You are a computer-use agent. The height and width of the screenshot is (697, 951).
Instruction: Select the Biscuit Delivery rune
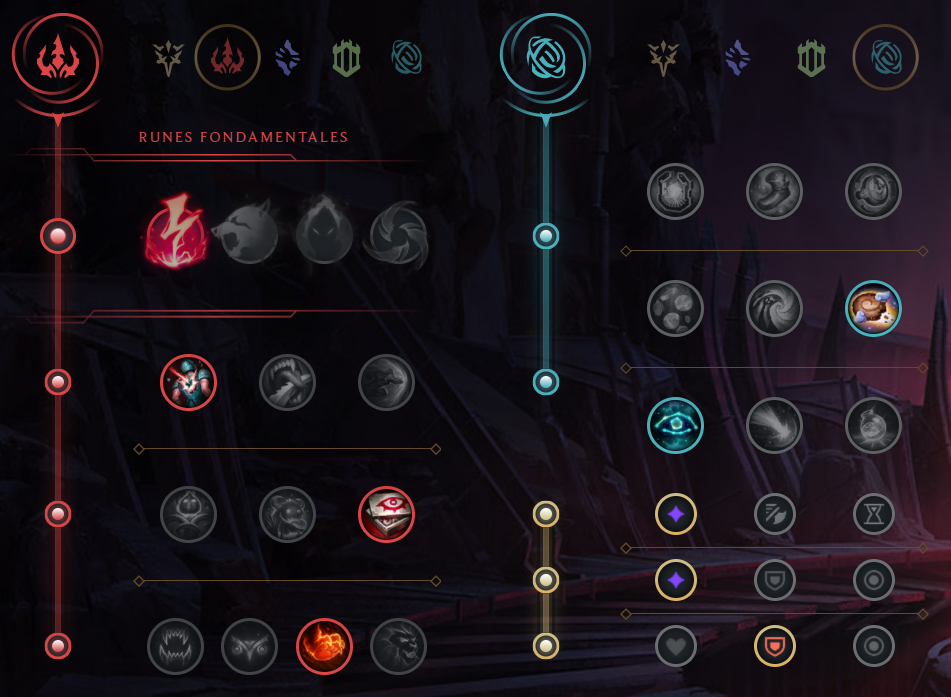click(x=873, y=307)
